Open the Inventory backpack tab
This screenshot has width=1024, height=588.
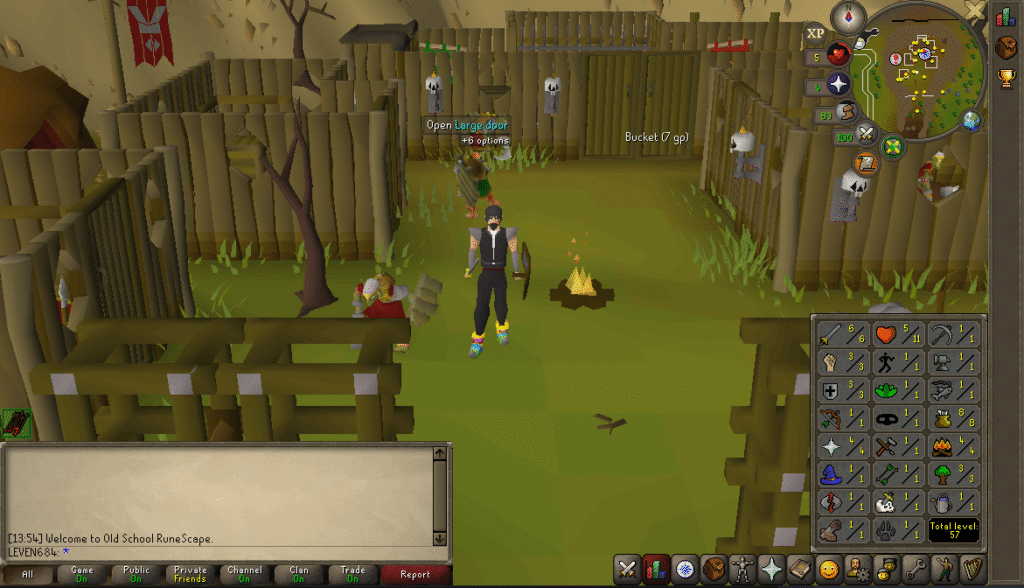tap(713, 570)
